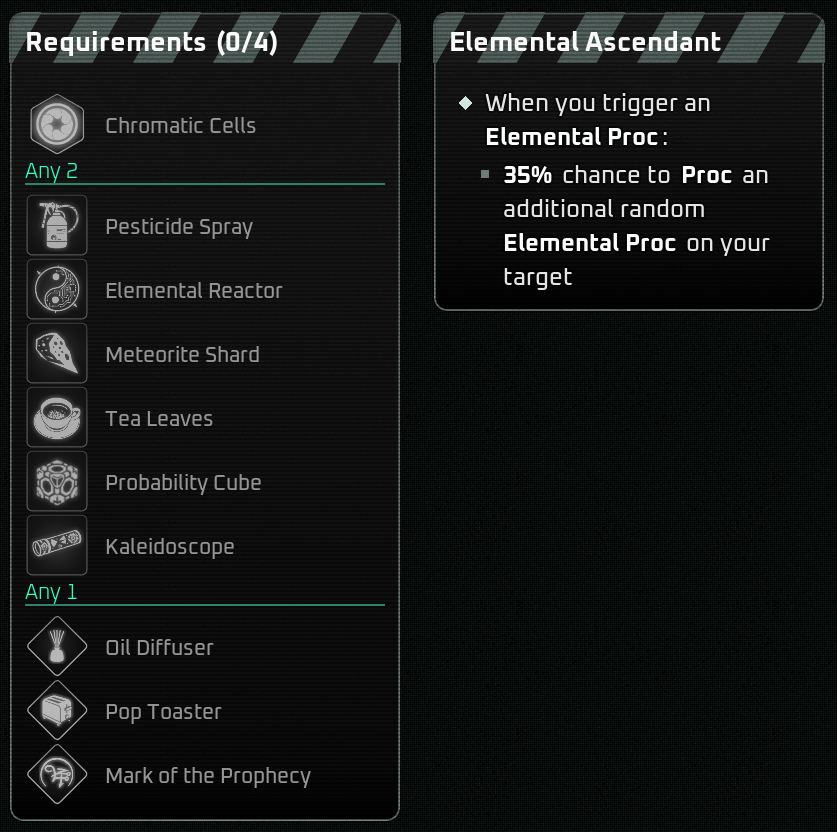Pick the Tea Leaves item

coord(159,419)
